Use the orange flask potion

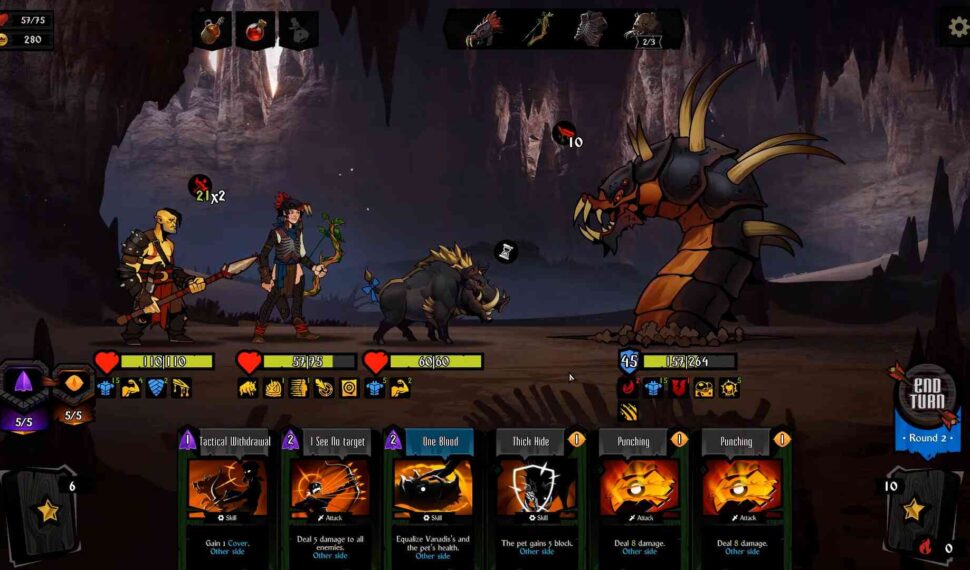(211, 30)
